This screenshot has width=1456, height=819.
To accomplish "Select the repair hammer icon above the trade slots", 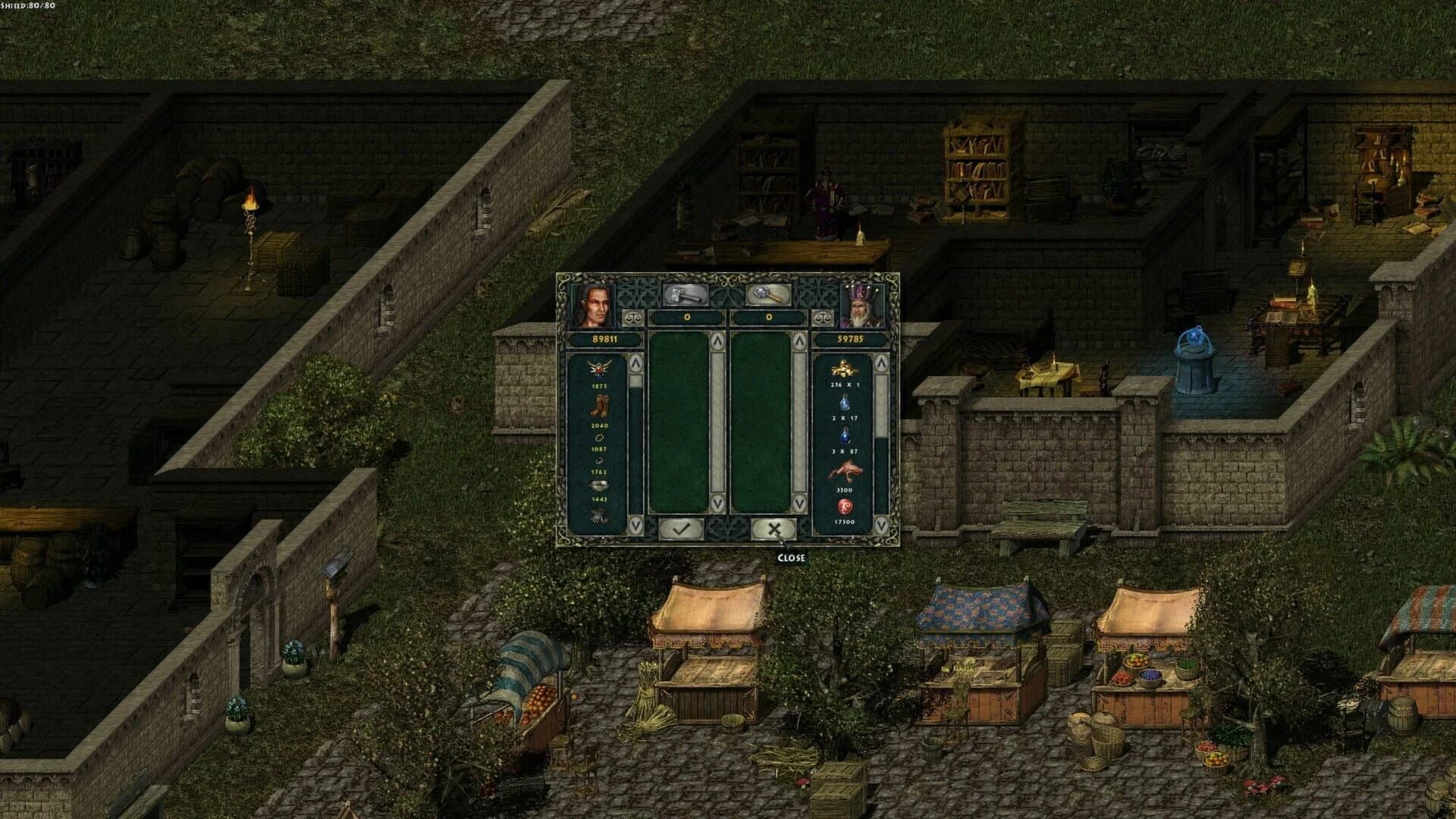I will click(x=684, y=296).
